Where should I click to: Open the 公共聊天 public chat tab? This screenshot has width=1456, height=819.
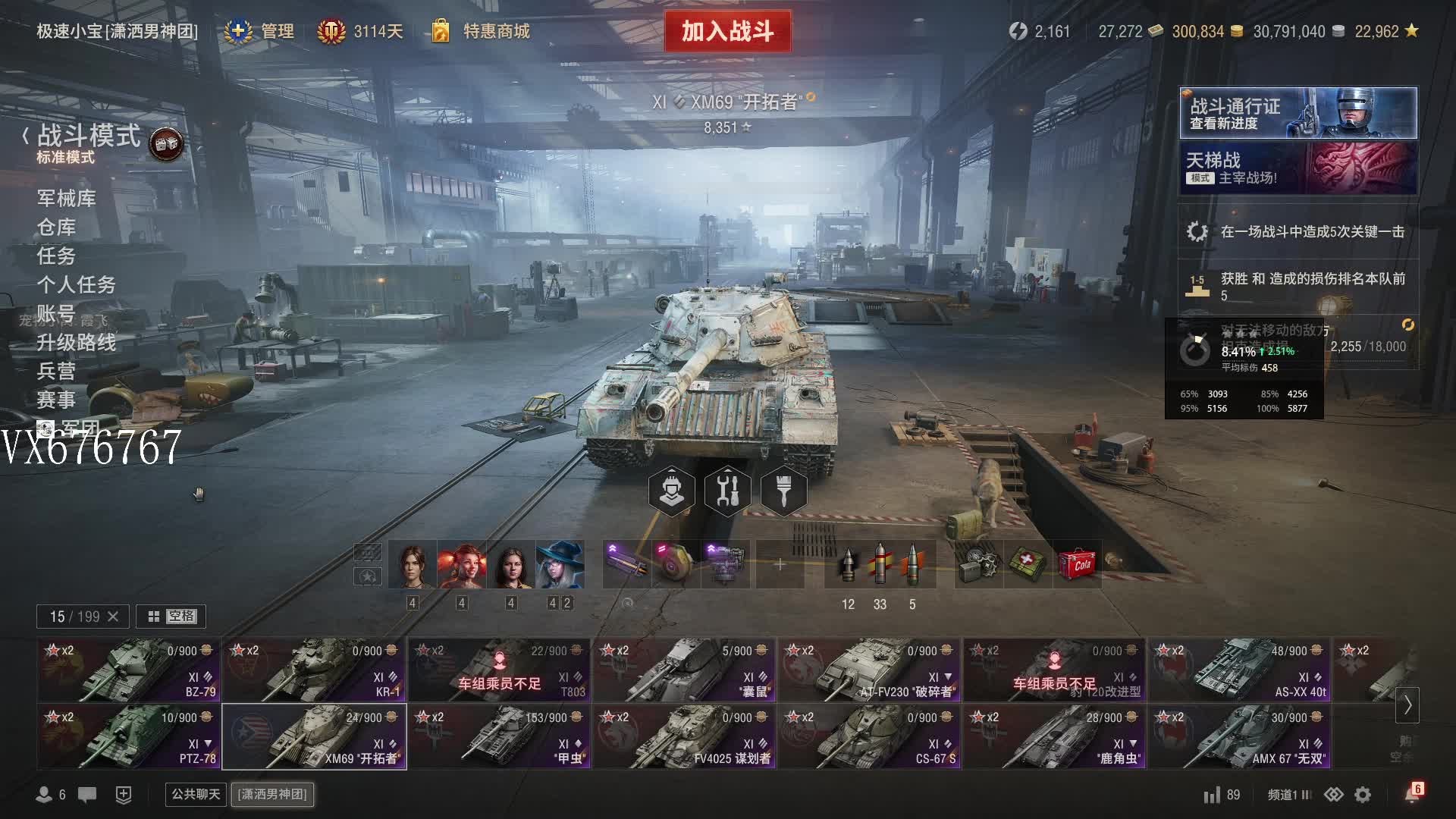196,794
